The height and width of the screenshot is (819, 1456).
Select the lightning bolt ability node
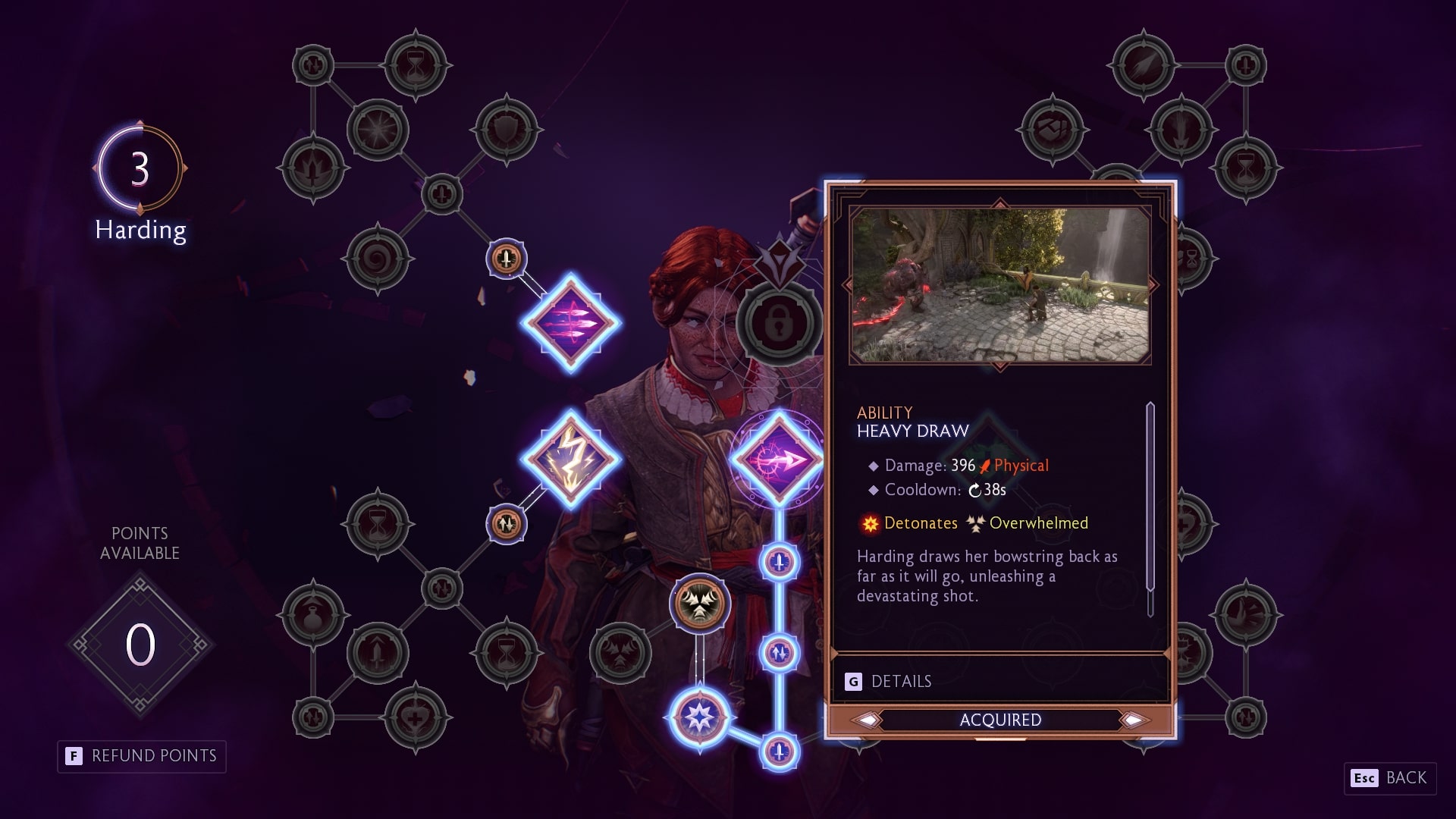(x=570, y=459)
